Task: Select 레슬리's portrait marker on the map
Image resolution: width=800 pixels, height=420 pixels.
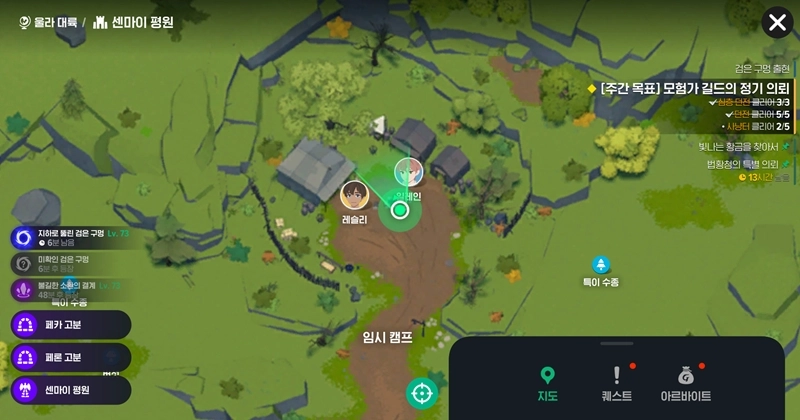Action: coord(353,194)
